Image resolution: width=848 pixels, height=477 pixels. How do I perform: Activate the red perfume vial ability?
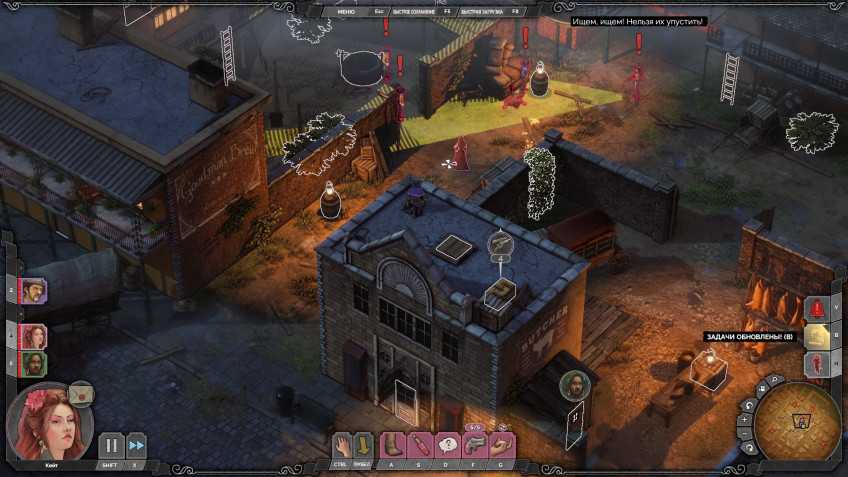click(420, 445)
